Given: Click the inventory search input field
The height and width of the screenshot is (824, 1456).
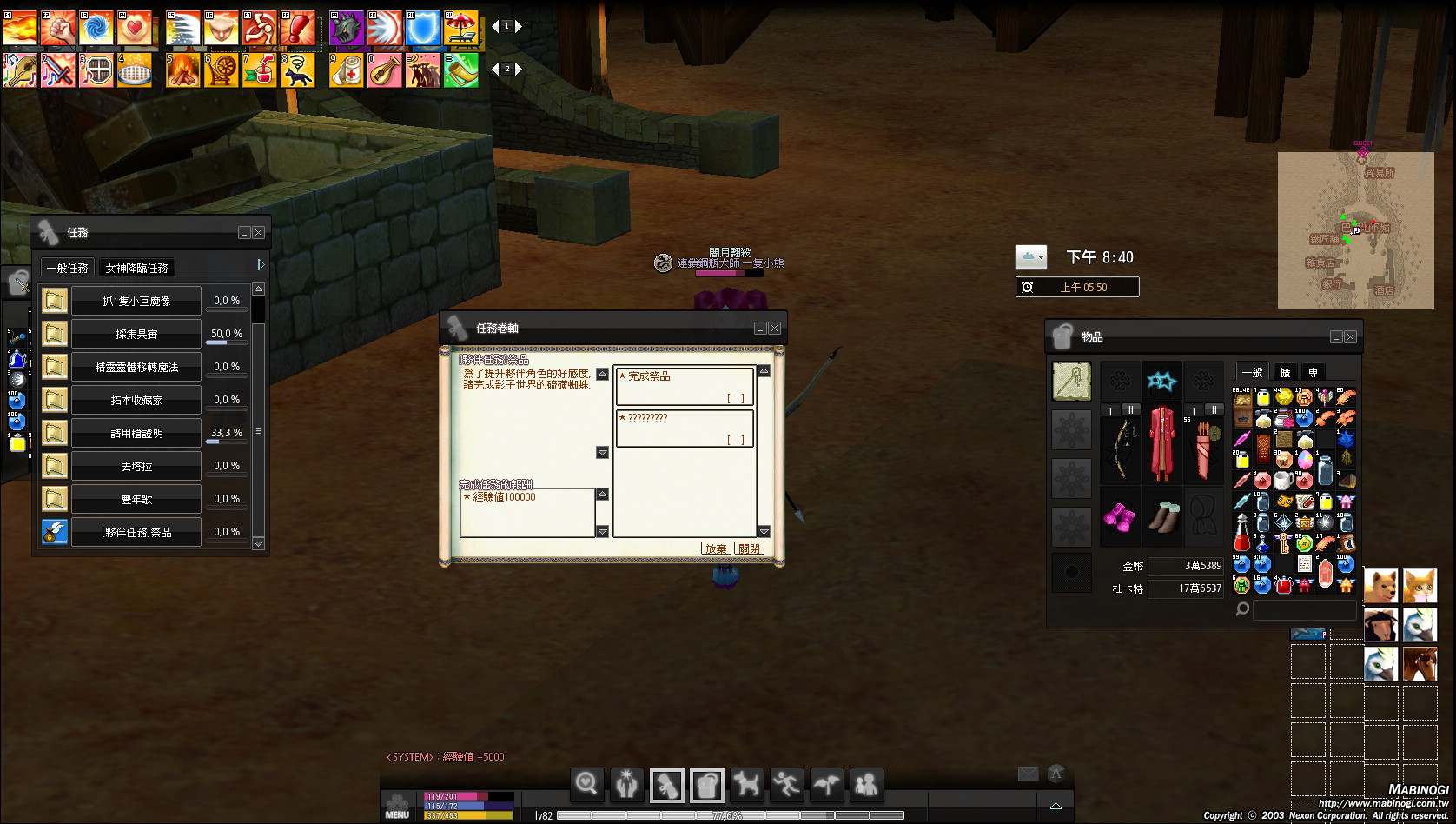Looking at the screenshot, I should (x=1304, y=609).
